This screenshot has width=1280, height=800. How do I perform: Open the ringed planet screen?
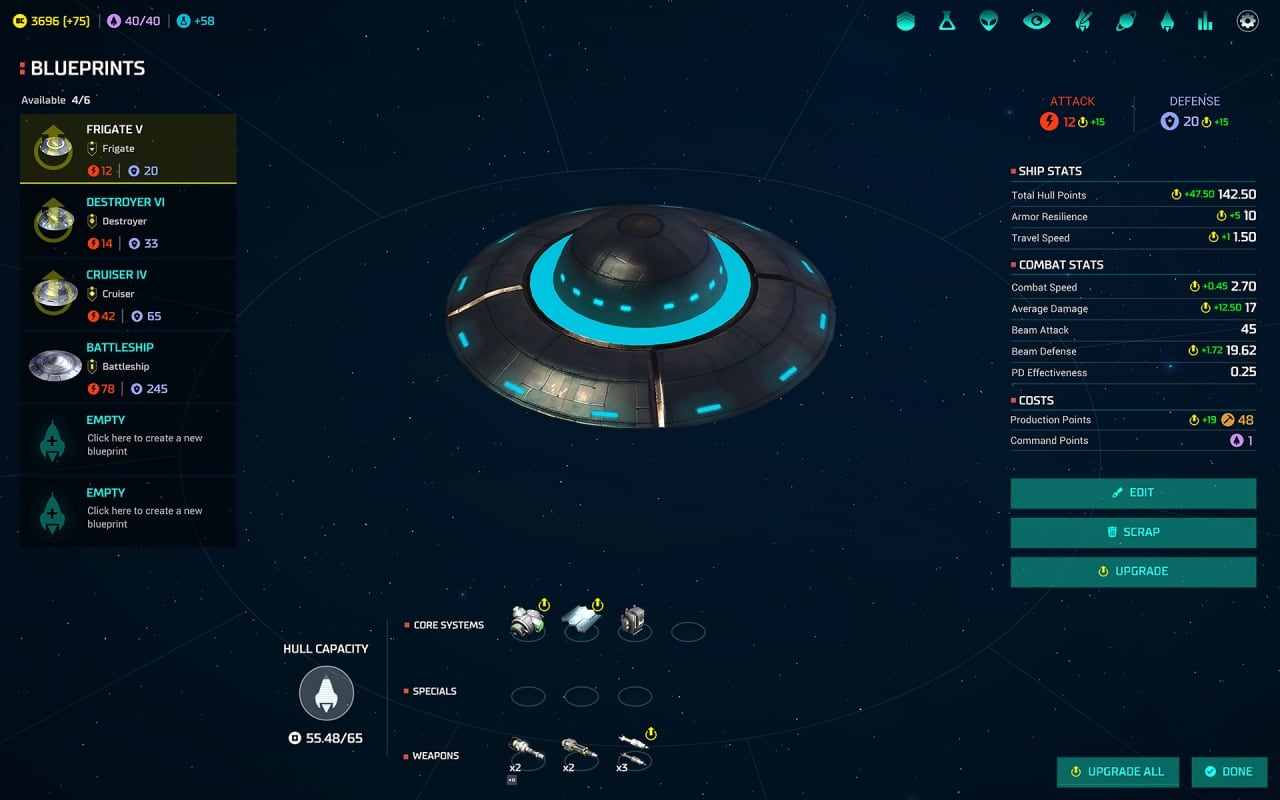tap(1126, 21)
